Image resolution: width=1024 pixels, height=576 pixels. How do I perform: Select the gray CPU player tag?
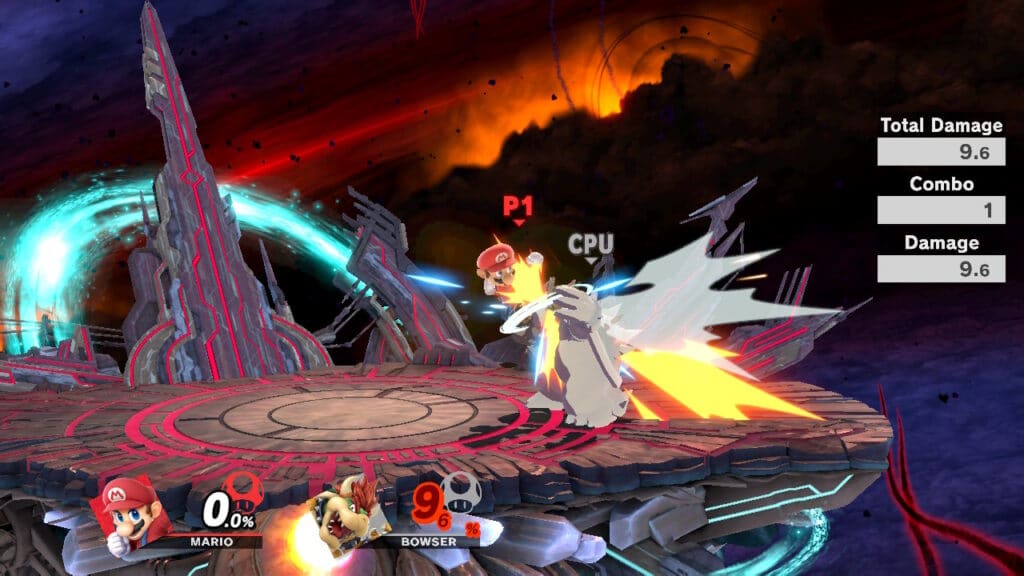tap(590, 244)
